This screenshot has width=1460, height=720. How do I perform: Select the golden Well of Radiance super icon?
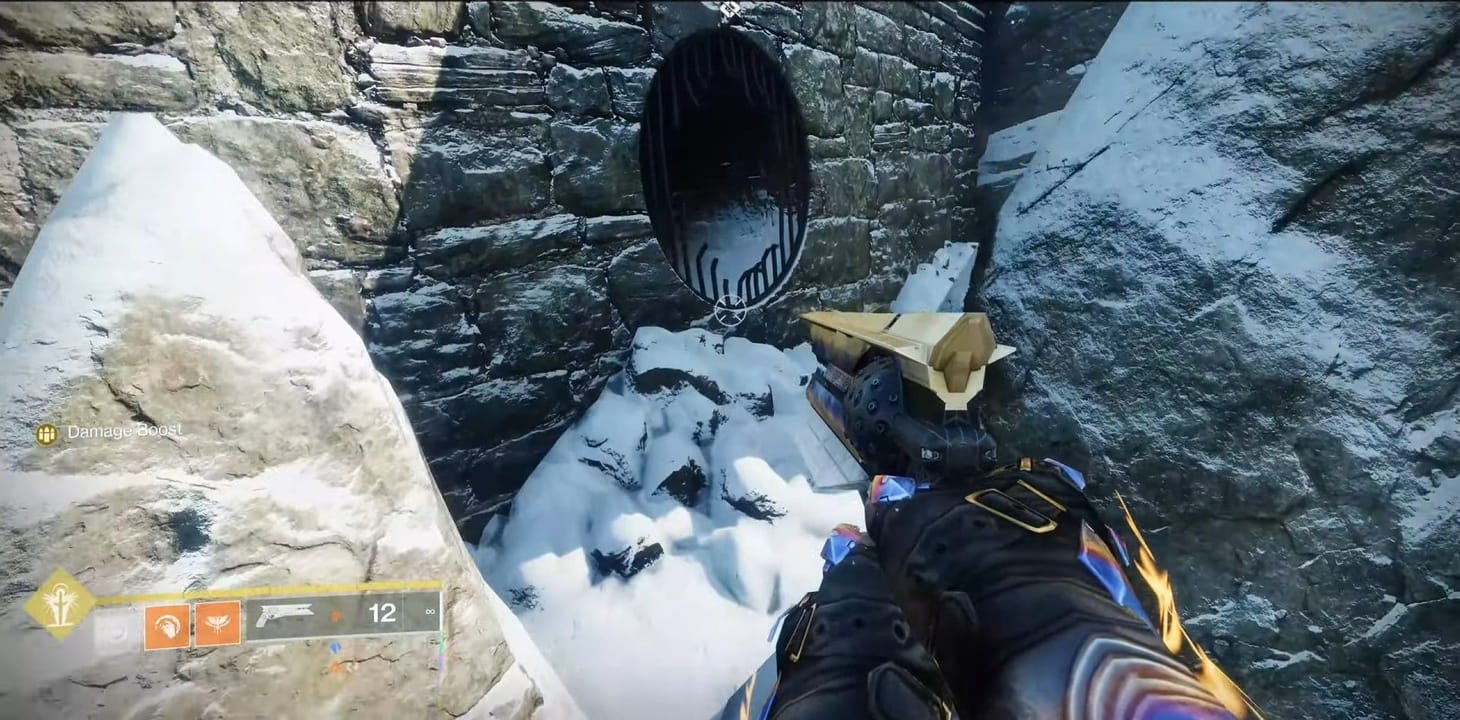60,605
